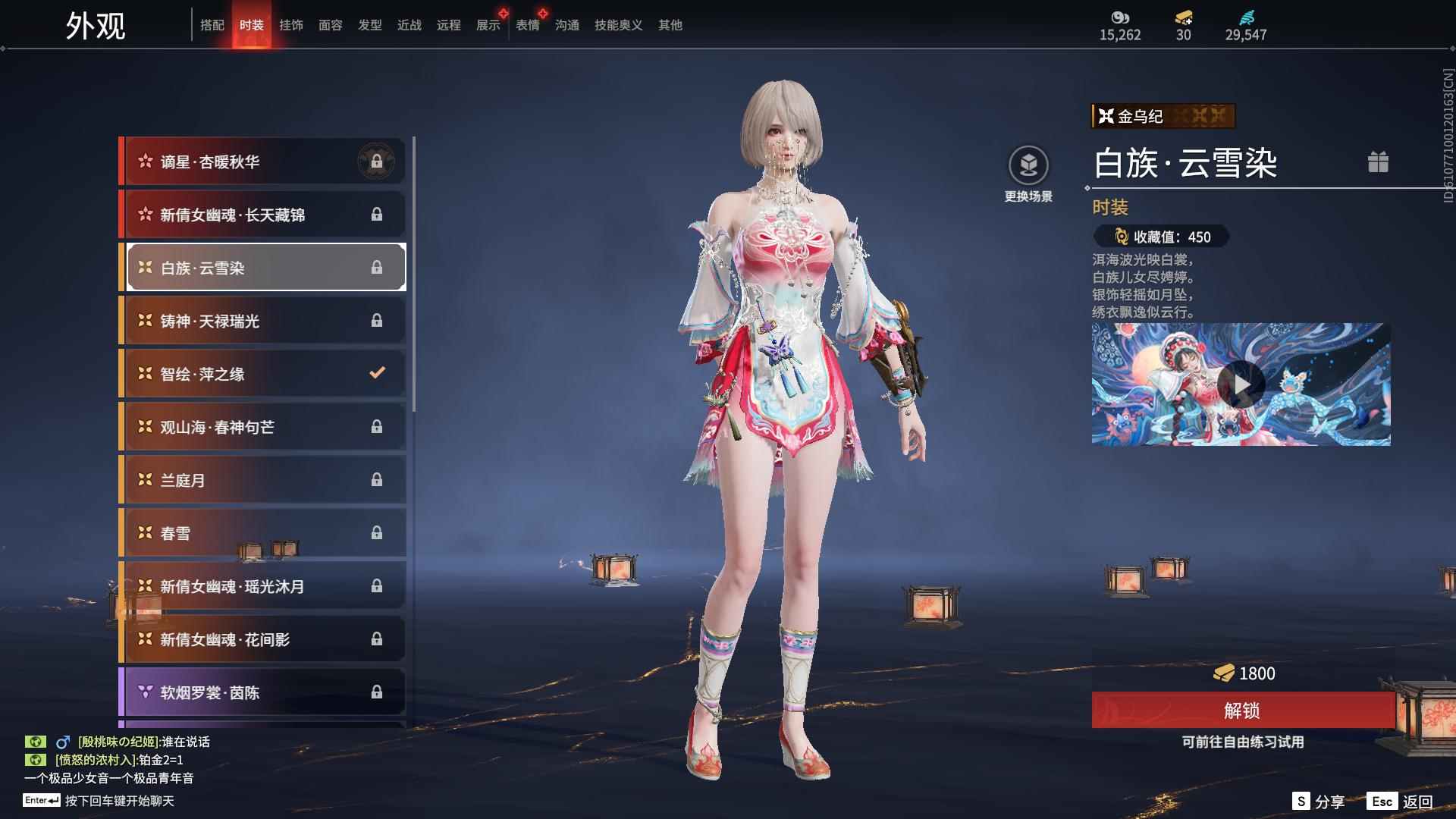Switch to 发型 hairstyle tab
The width and height of the screenshot is (1456, 819).
[x=370, y=25]
